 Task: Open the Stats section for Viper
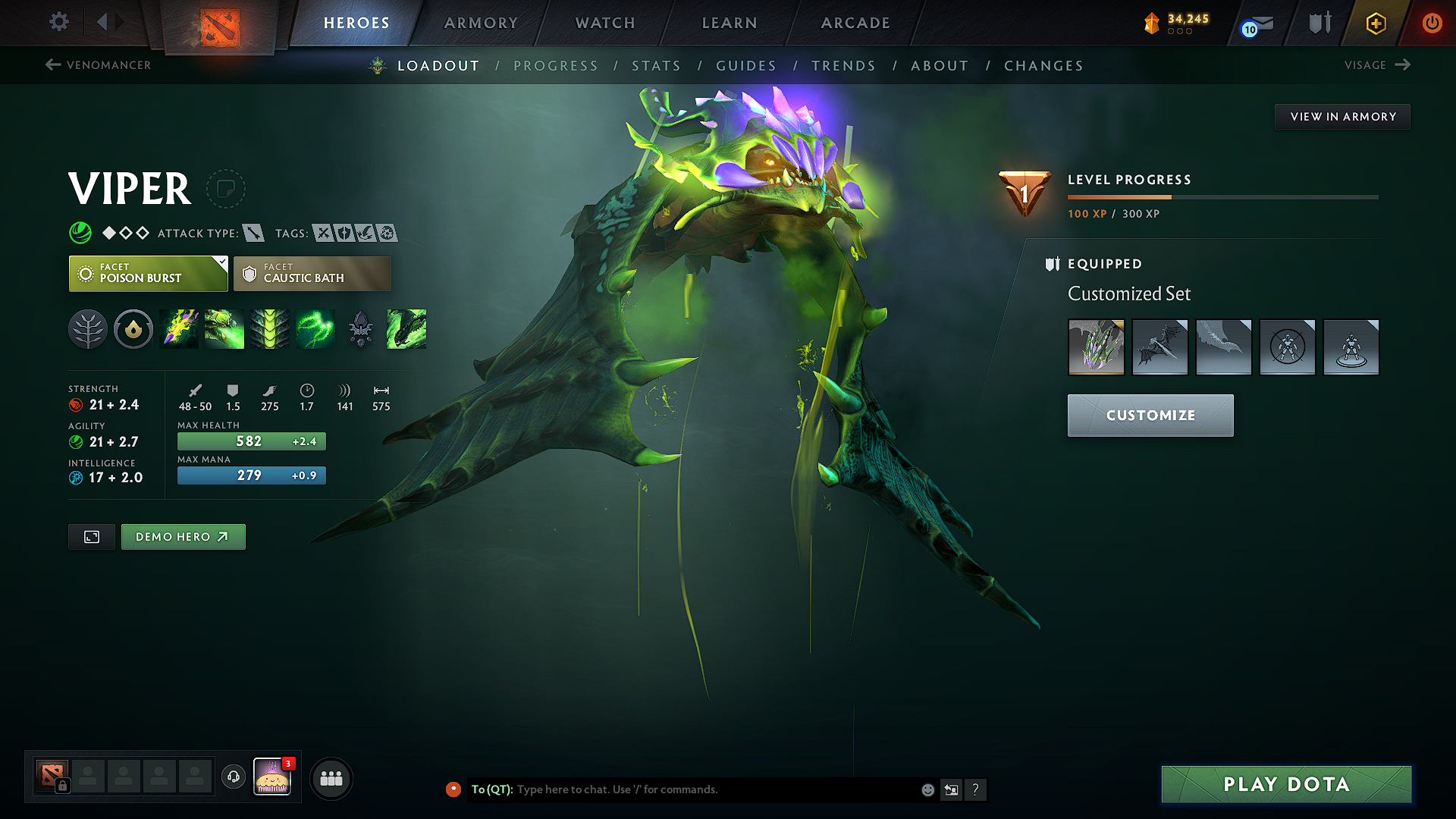(657, 65)
